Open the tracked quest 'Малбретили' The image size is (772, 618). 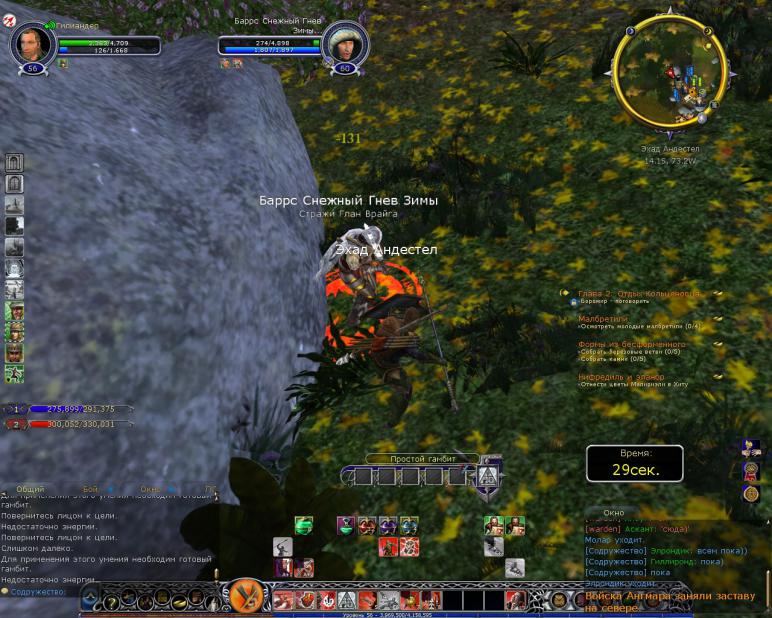pyautogui.click(x=604, y=319)
